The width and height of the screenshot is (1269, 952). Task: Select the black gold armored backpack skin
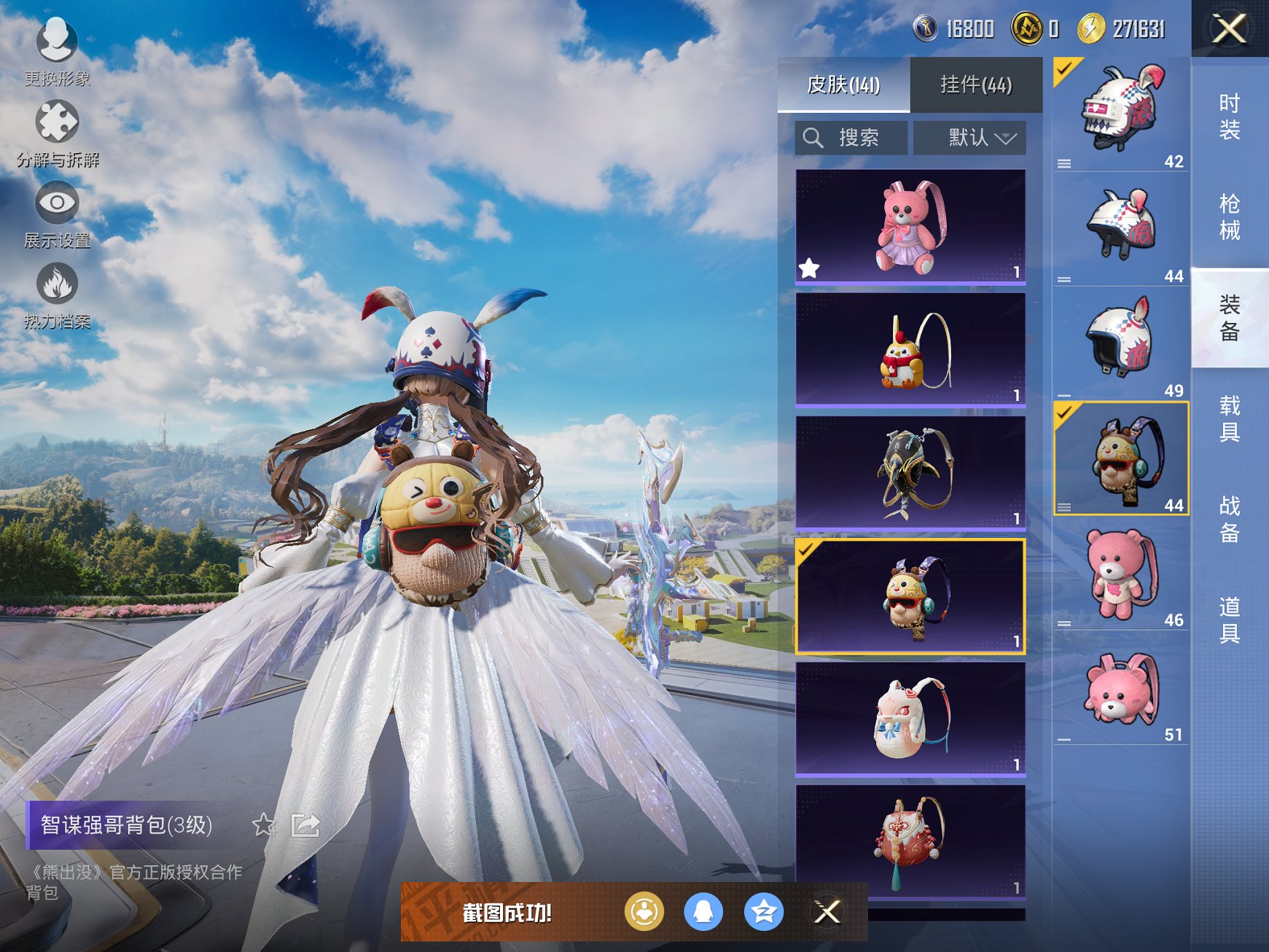[910, 473]
